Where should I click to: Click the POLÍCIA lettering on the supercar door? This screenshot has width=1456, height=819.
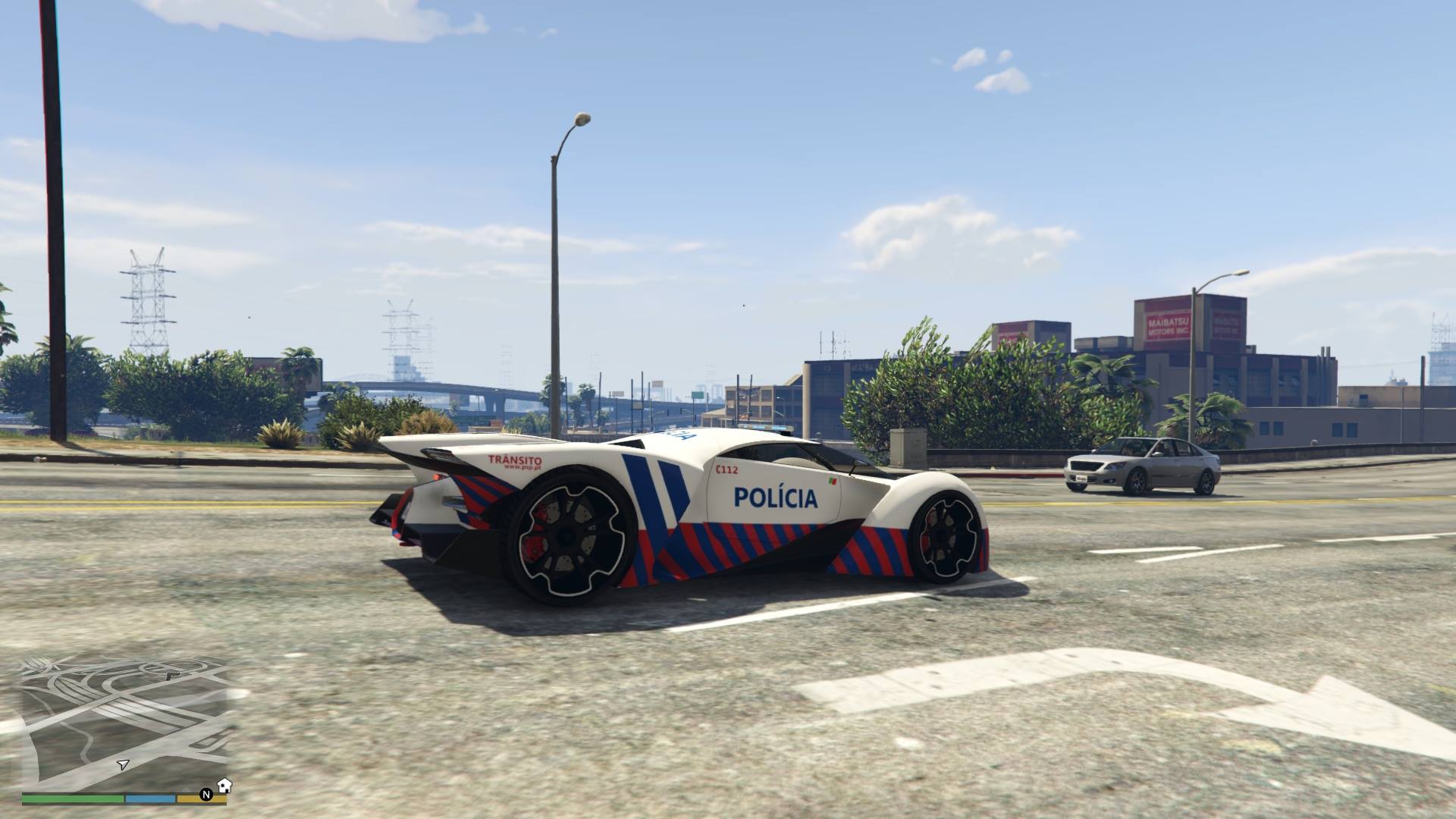775,498
